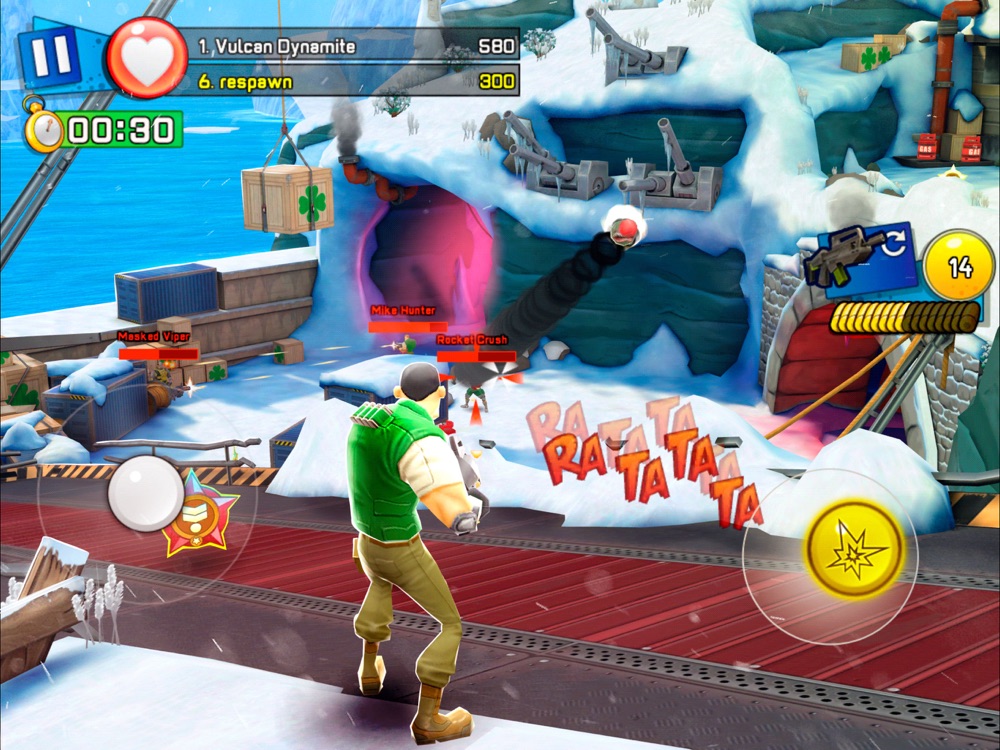This screenshot has height=750, width=1000.
Task: Select the Vulcan Dynamite leaderboard row
Action: [356, 46]
